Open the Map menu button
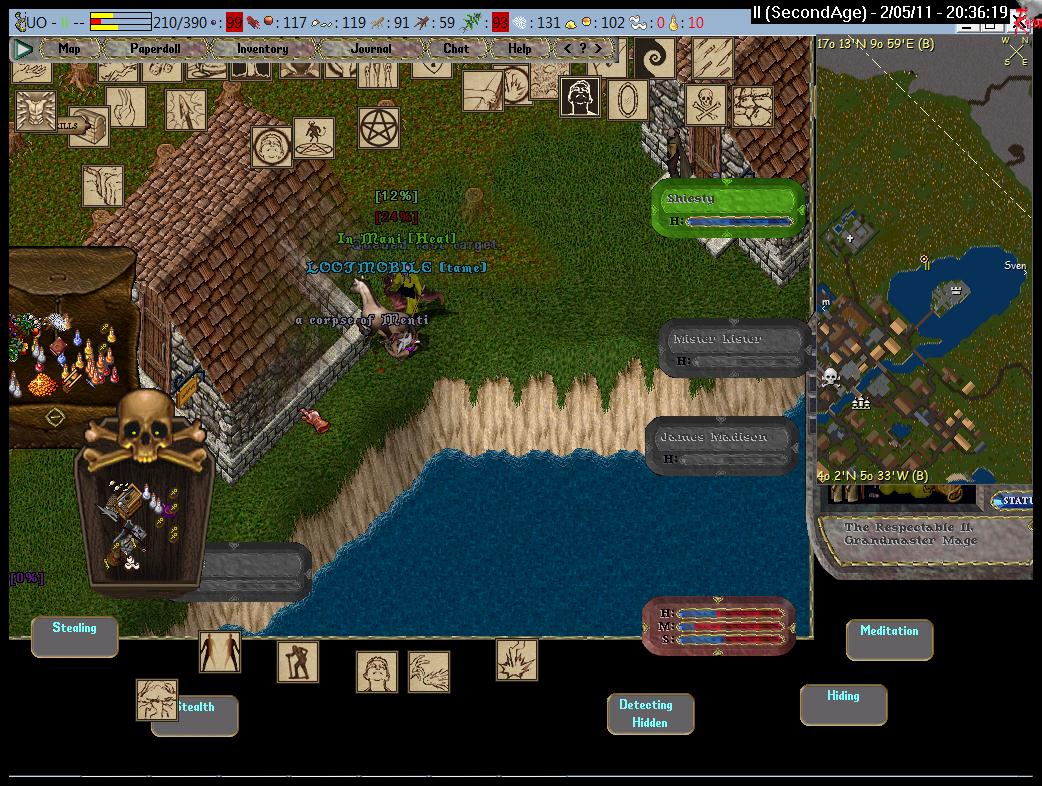 pos(69,48)
